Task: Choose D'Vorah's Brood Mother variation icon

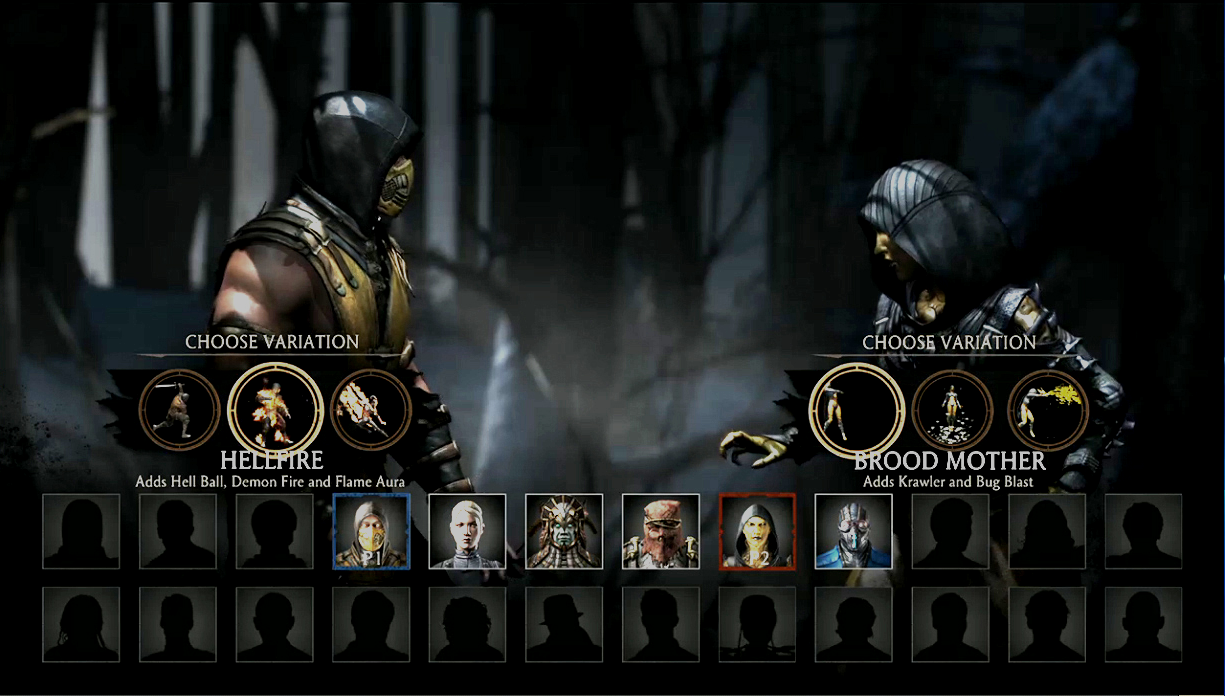Action: pos(857,409)
